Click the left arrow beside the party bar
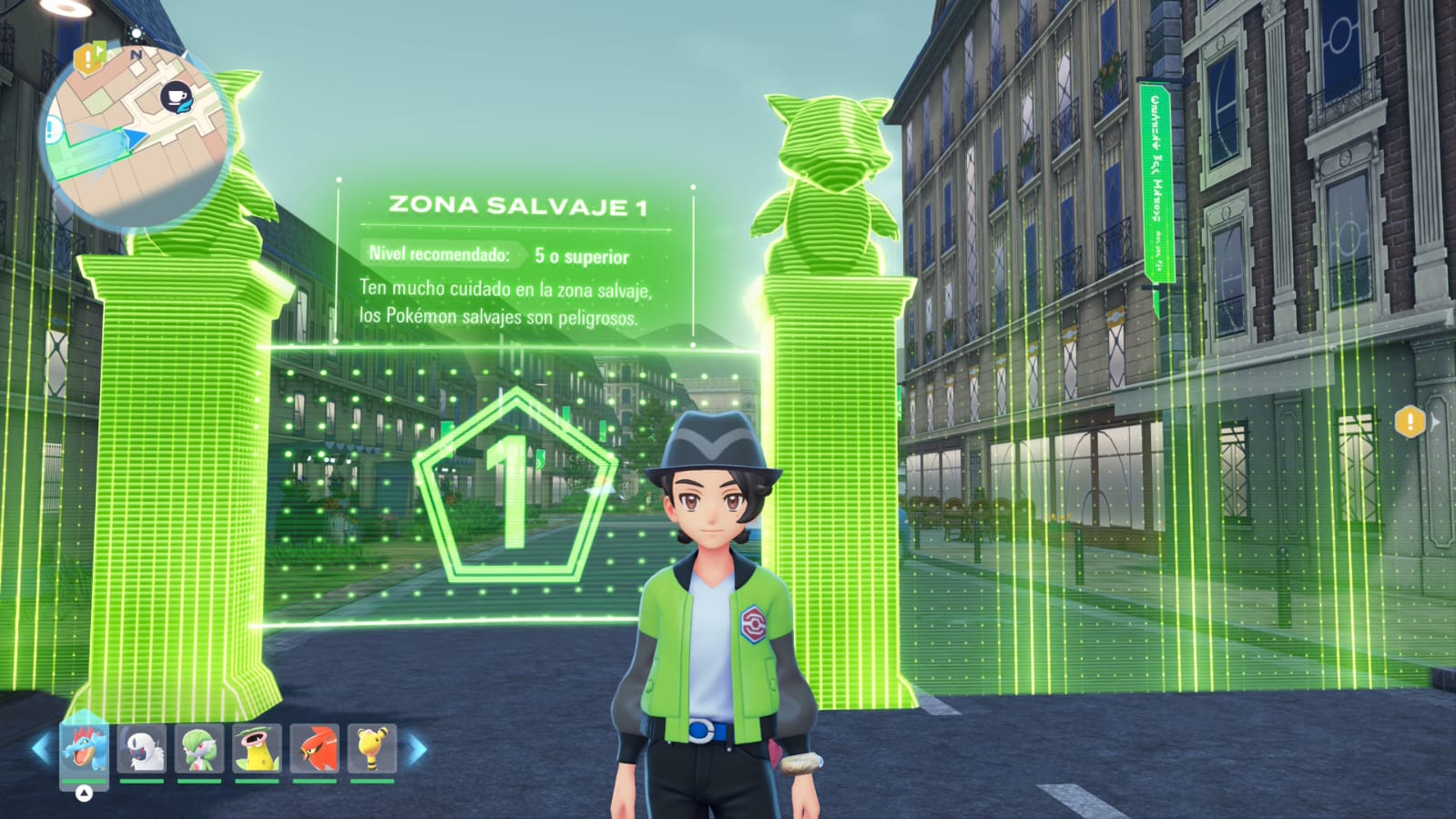The width and height of the screenshot is (1456, 819). click(41, 750)
